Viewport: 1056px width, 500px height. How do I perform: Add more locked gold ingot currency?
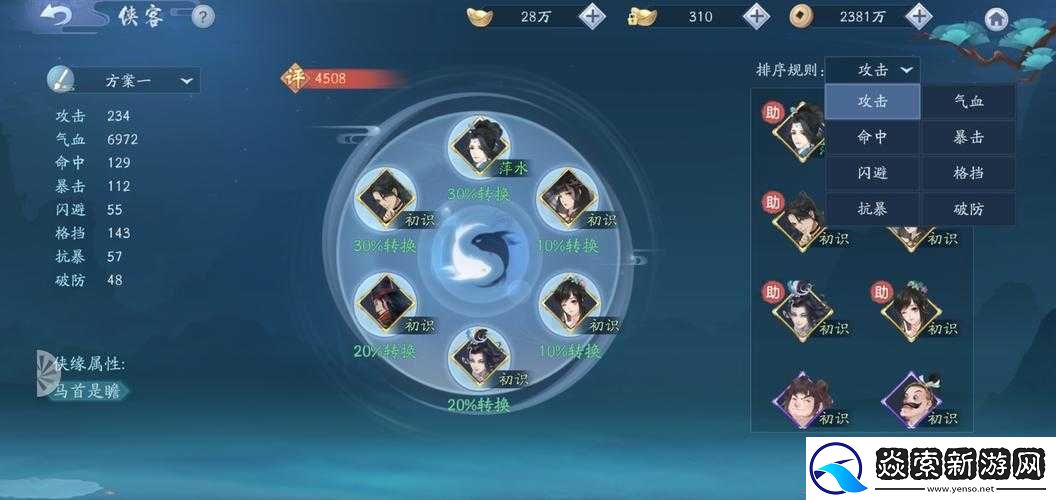tap(757, 16)
